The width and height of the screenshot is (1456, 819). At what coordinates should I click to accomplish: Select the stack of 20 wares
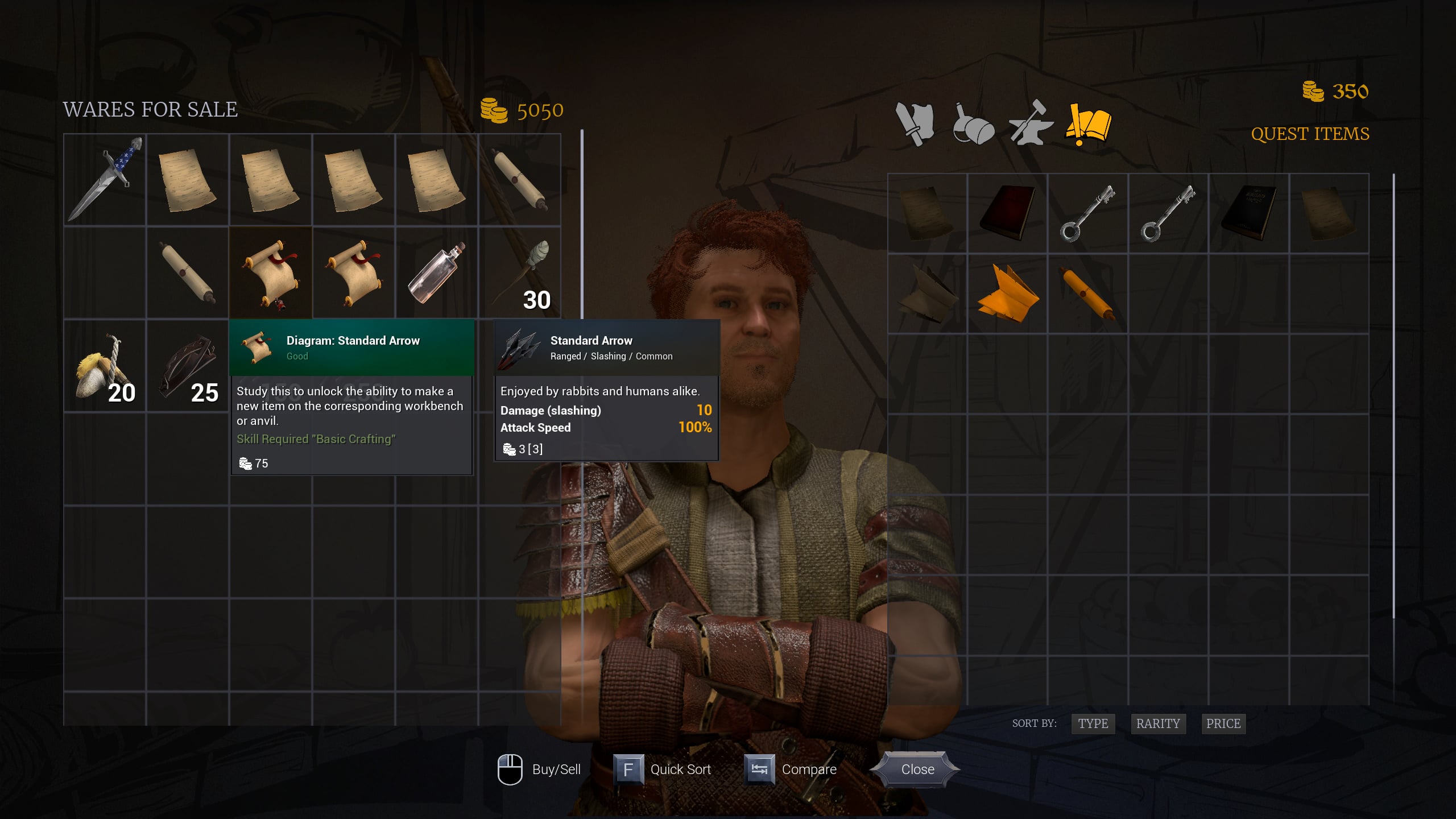pos(105,367)
